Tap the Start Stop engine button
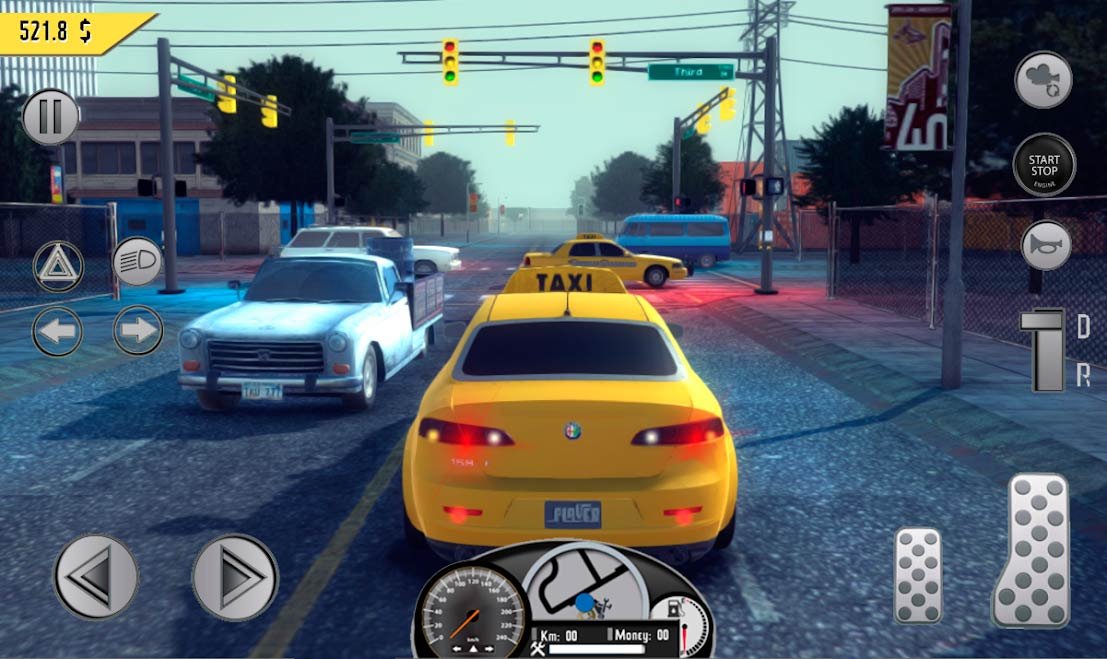Screen dimensions: 1107x659 [1044, 165]
